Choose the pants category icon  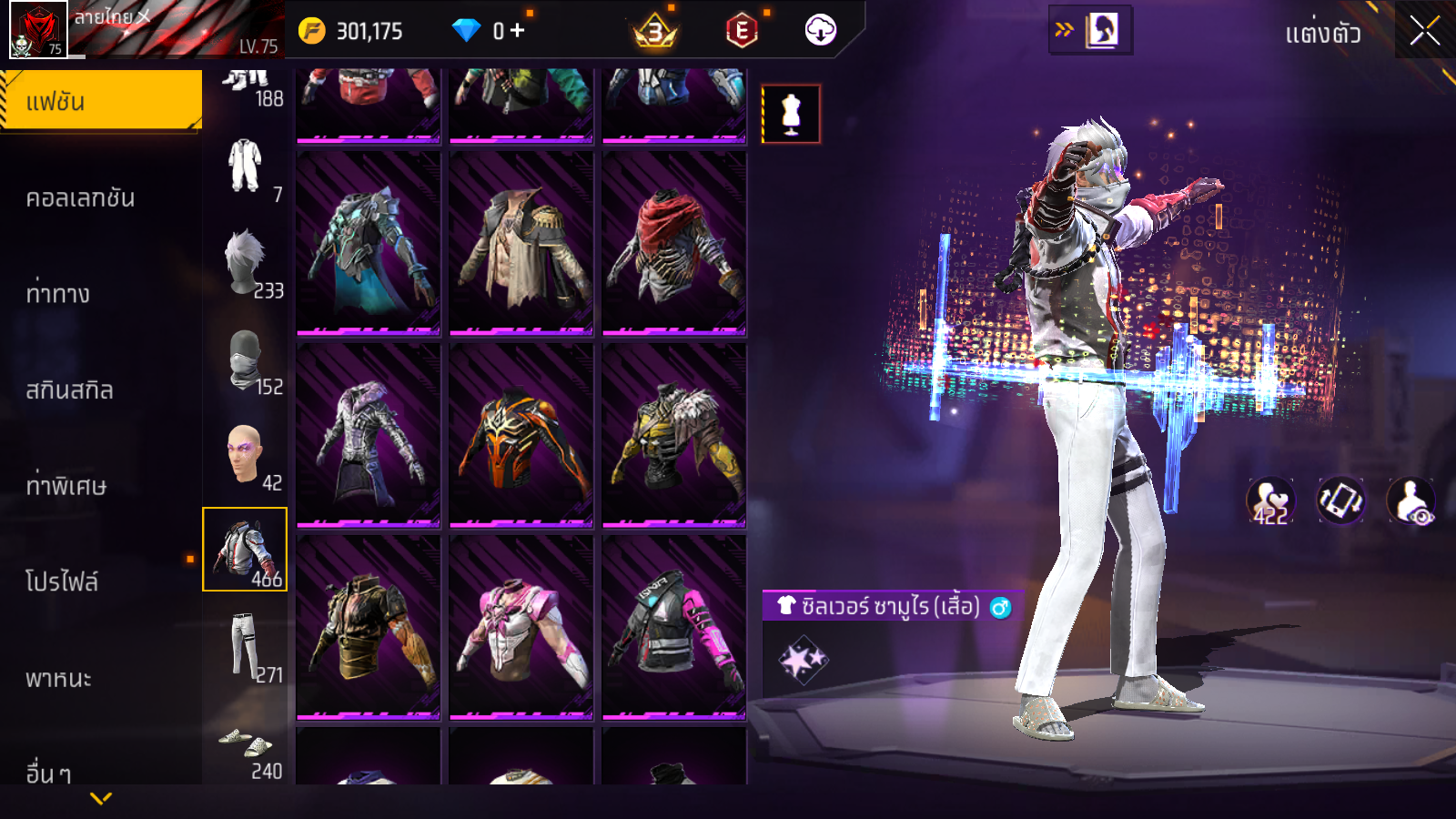[245, 646]
